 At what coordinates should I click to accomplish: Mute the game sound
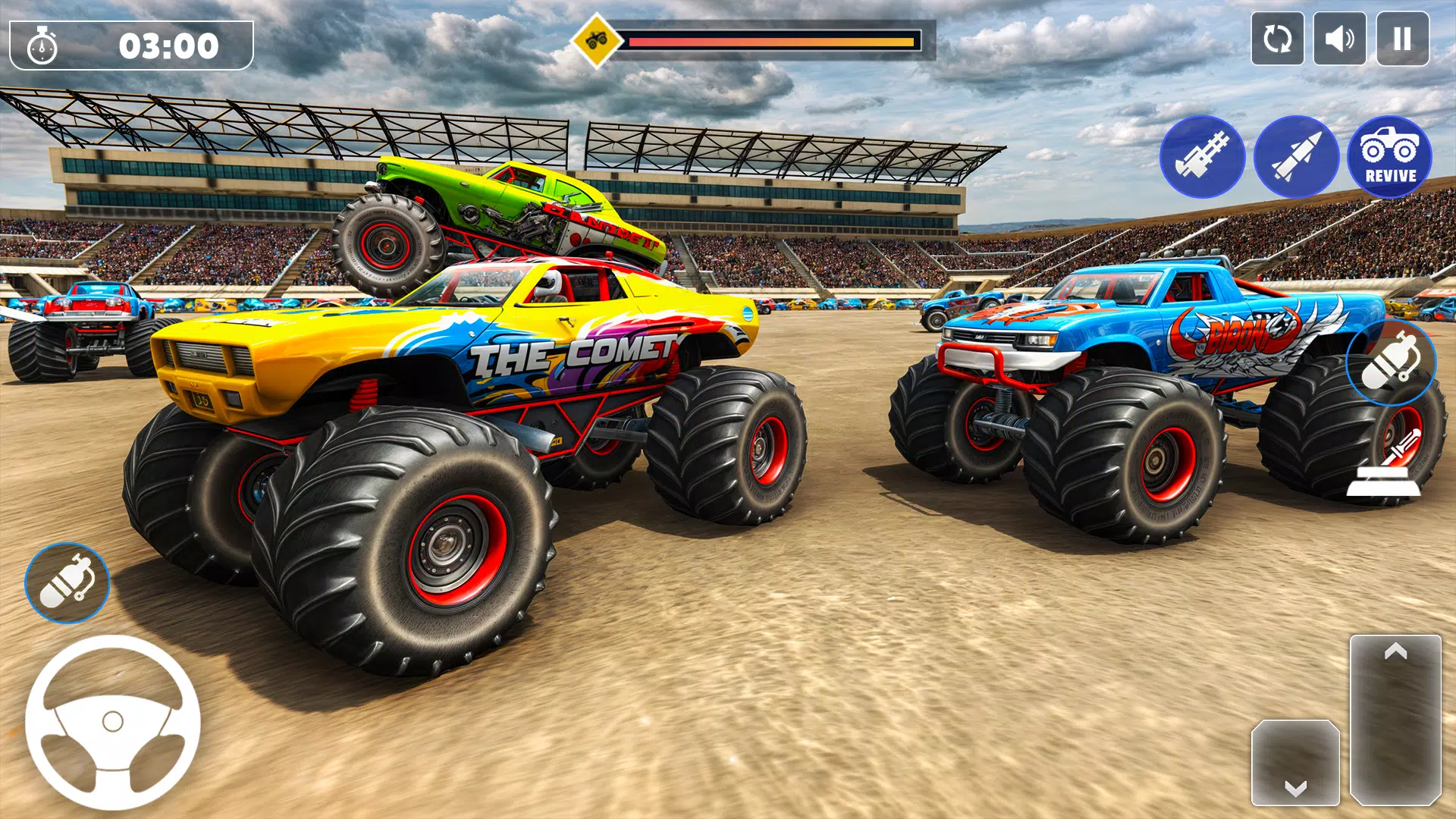click(x=1339, y=38)
